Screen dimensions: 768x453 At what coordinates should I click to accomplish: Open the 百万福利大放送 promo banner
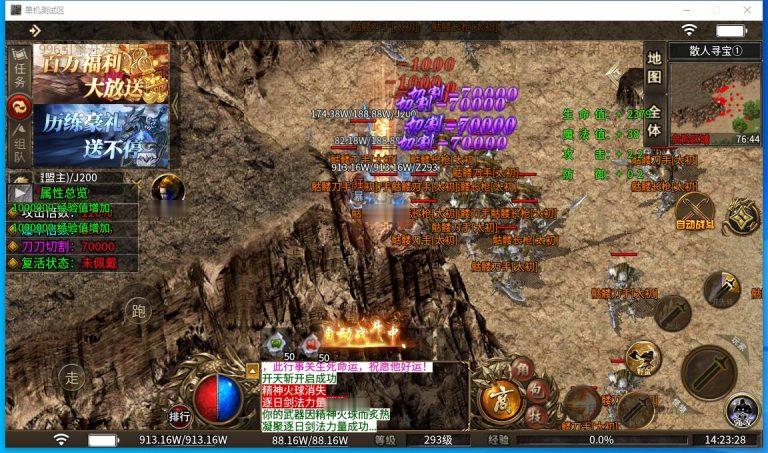102,73
